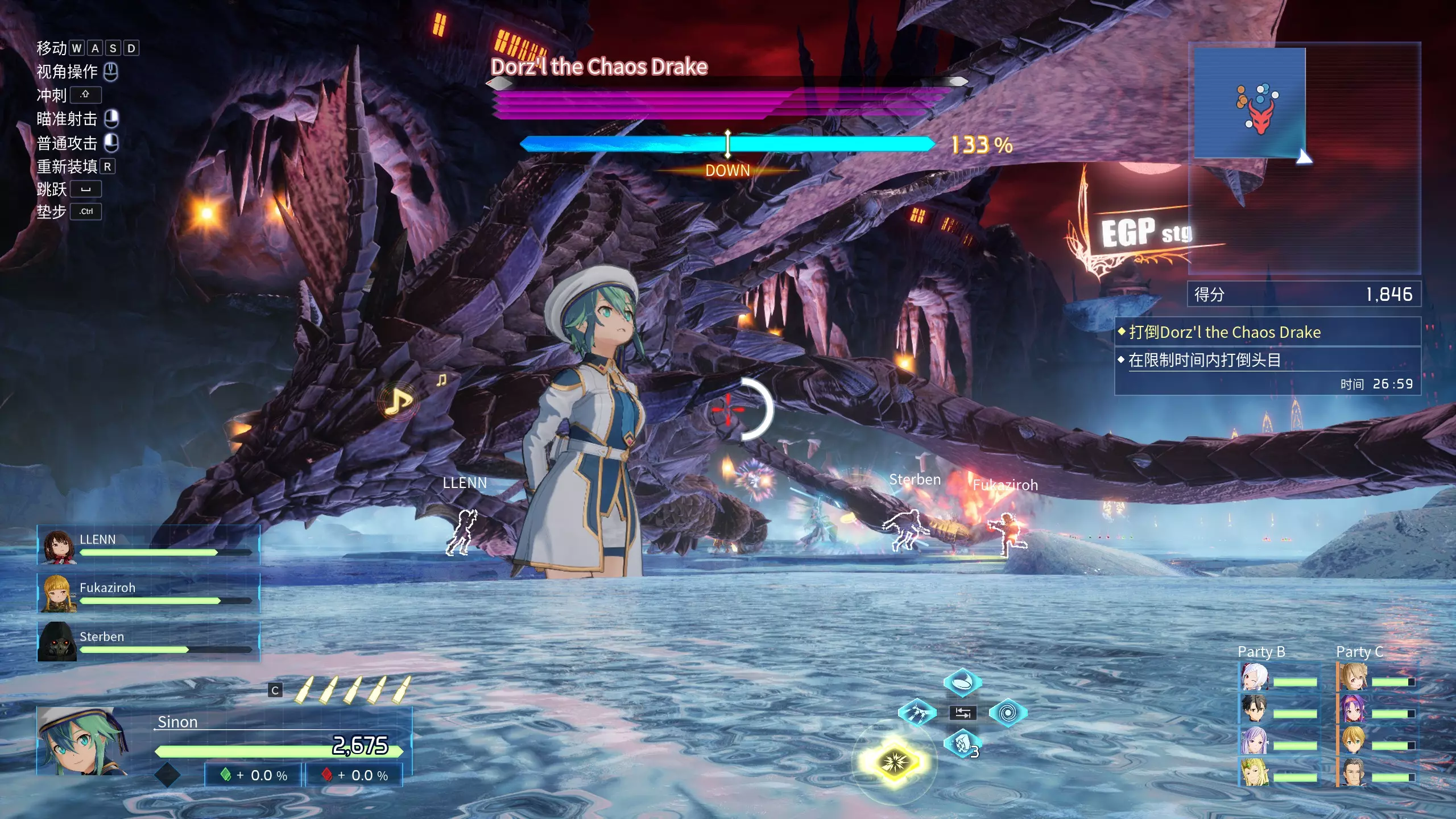Viewport: 1456px width, 819px height.
Task: Use the swirl vortex skill icon
Action: 1007,713
